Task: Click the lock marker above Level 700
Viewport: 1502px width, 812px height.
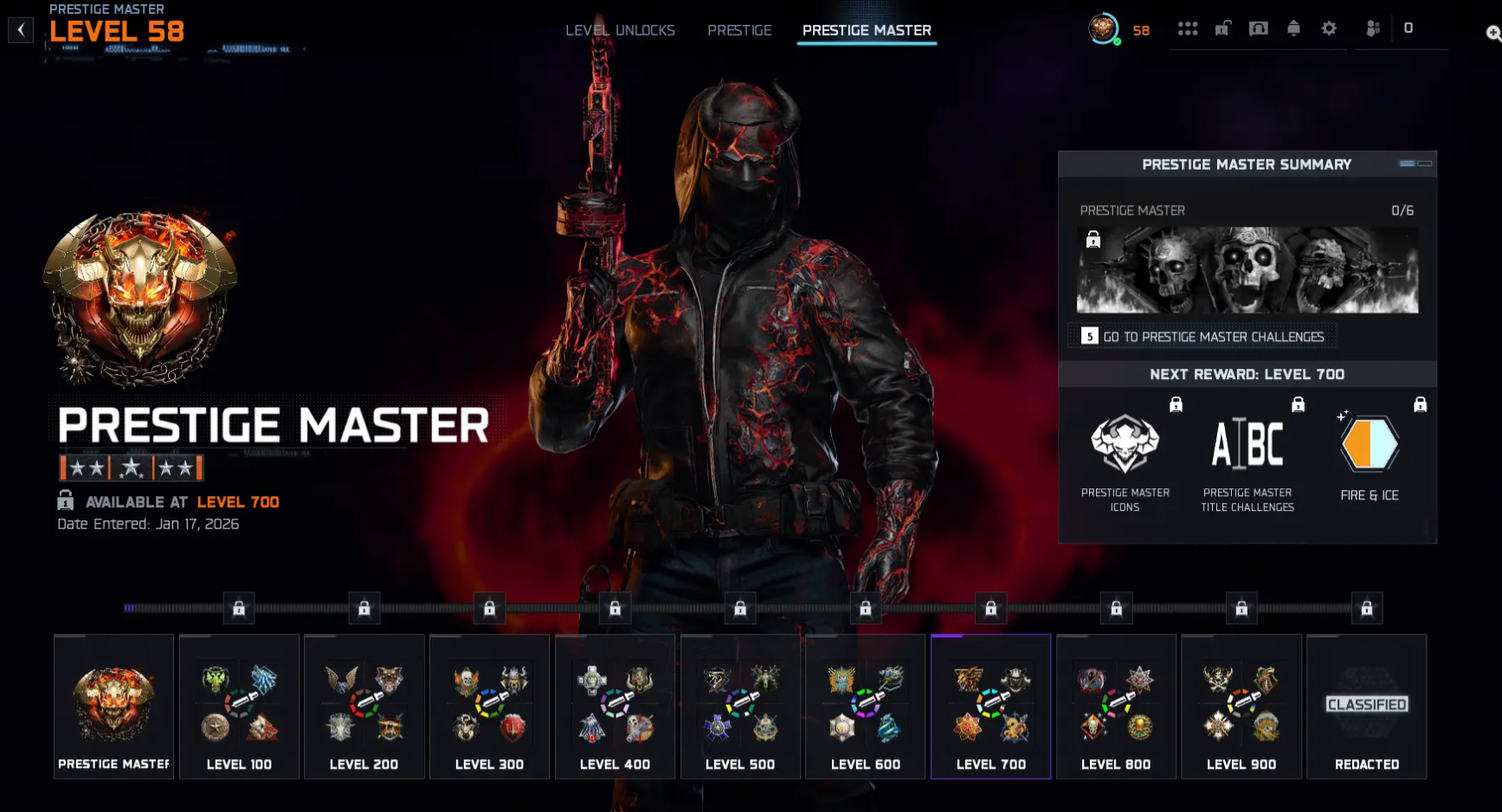Action: tap(990, 608)
